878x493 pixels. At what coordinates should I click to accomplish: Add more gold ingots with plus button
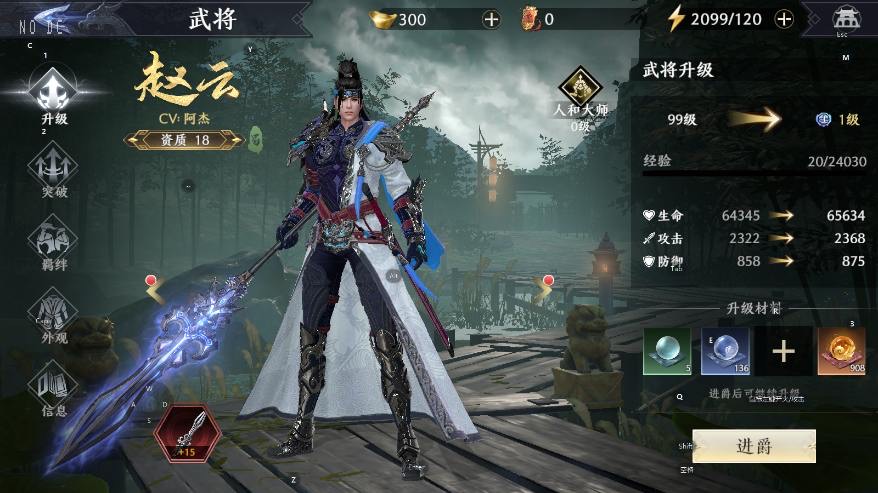491,19
